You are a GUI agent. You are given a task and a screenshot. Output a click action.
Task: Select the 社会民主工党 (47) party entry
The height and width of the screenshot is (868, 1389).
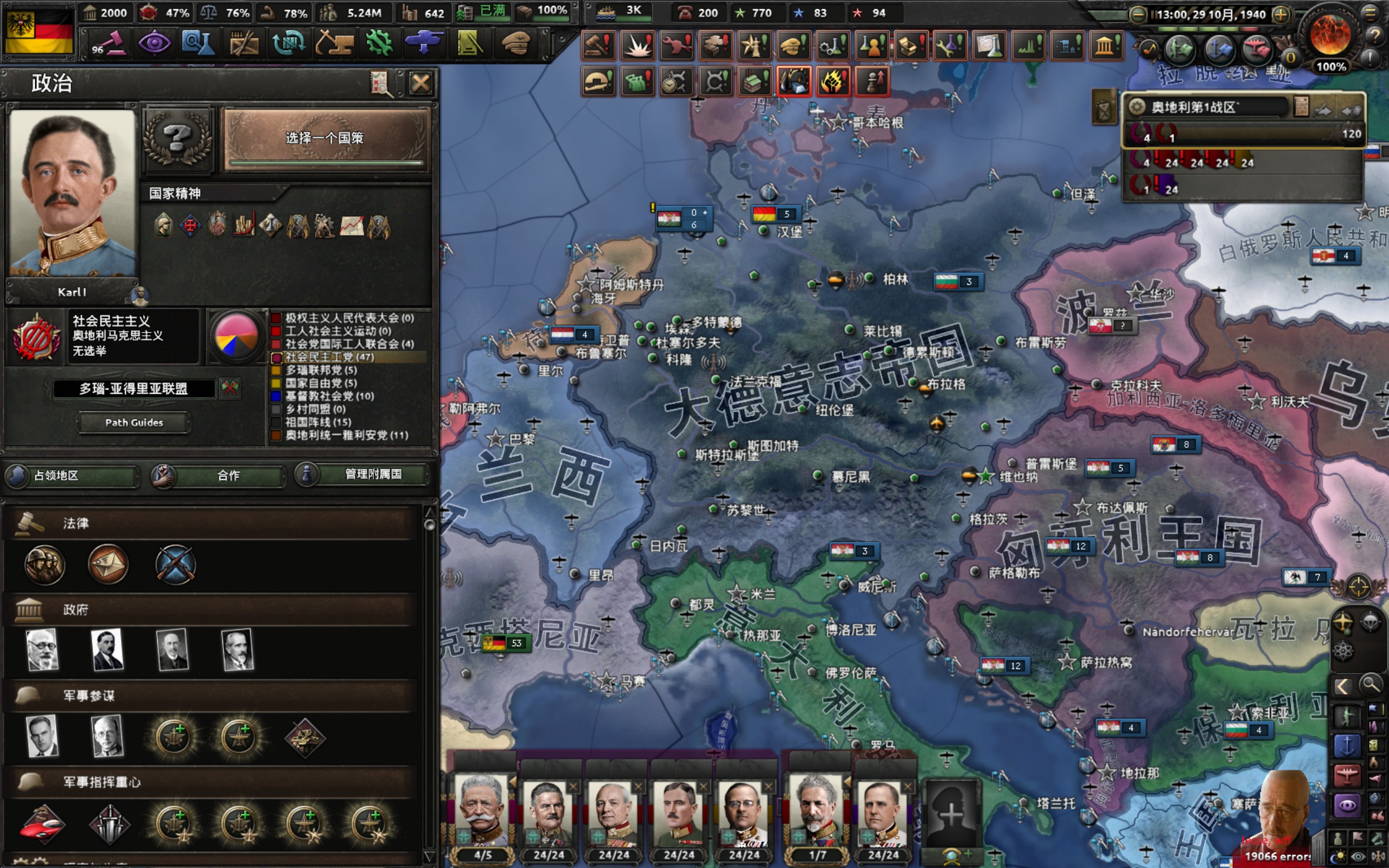(329, 357)
